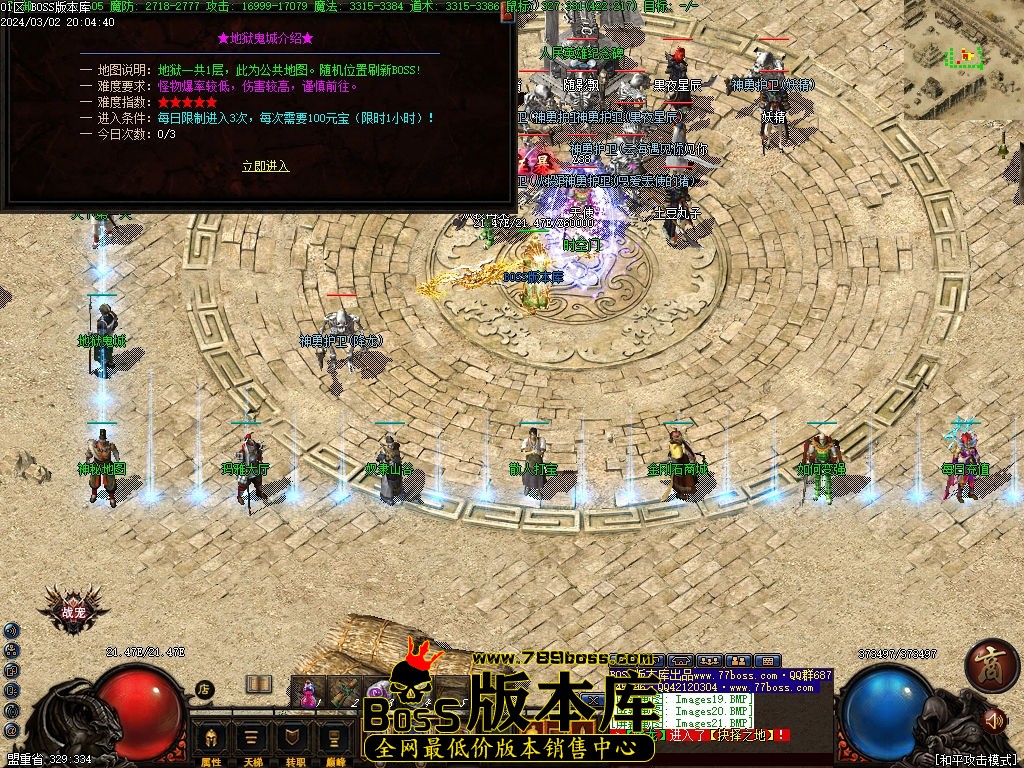
Task: Open the 店 shop button
Action: pos(204,688)
